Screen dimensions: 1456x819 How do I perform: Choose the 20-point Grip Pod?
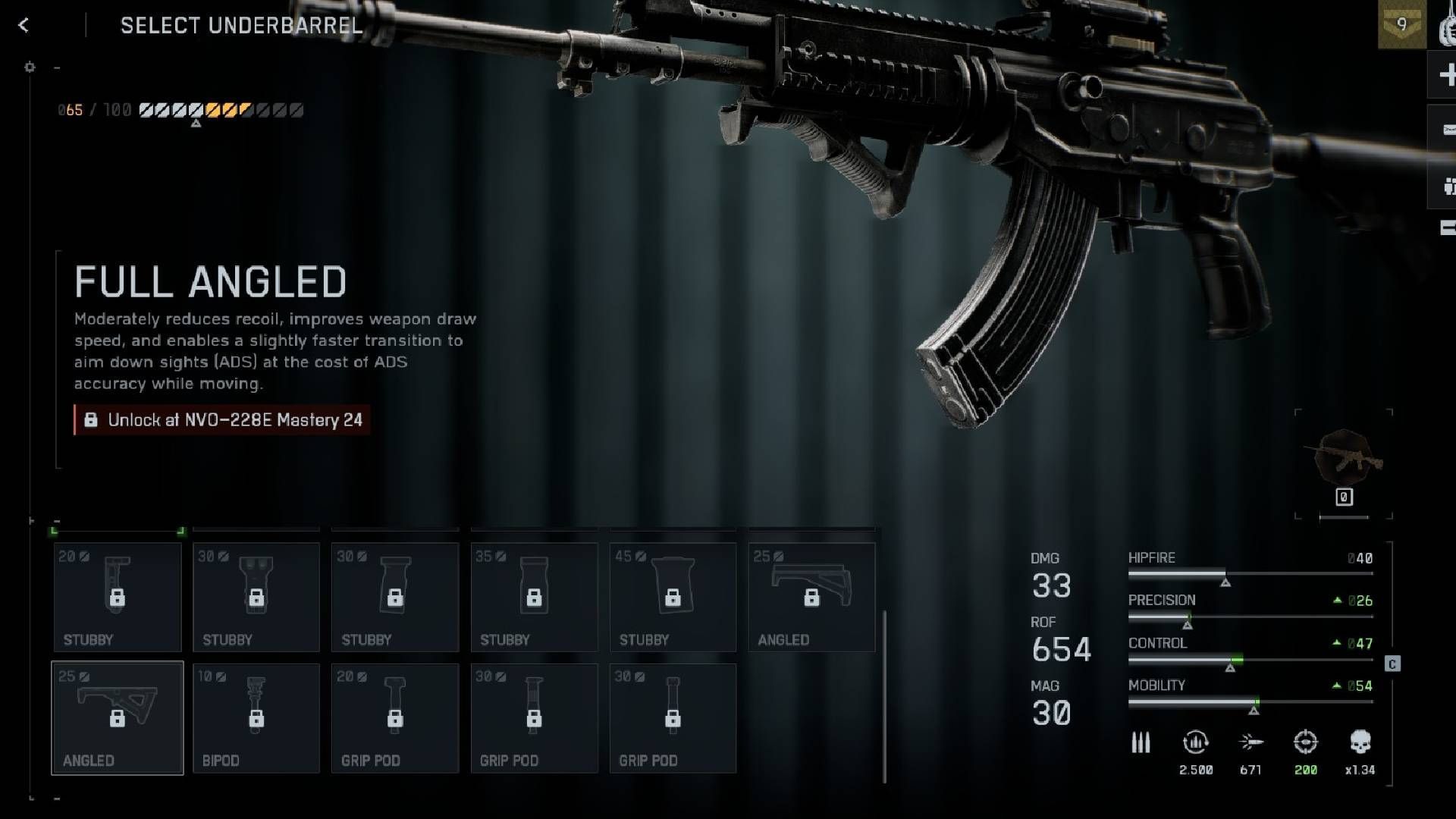point(395,718)
